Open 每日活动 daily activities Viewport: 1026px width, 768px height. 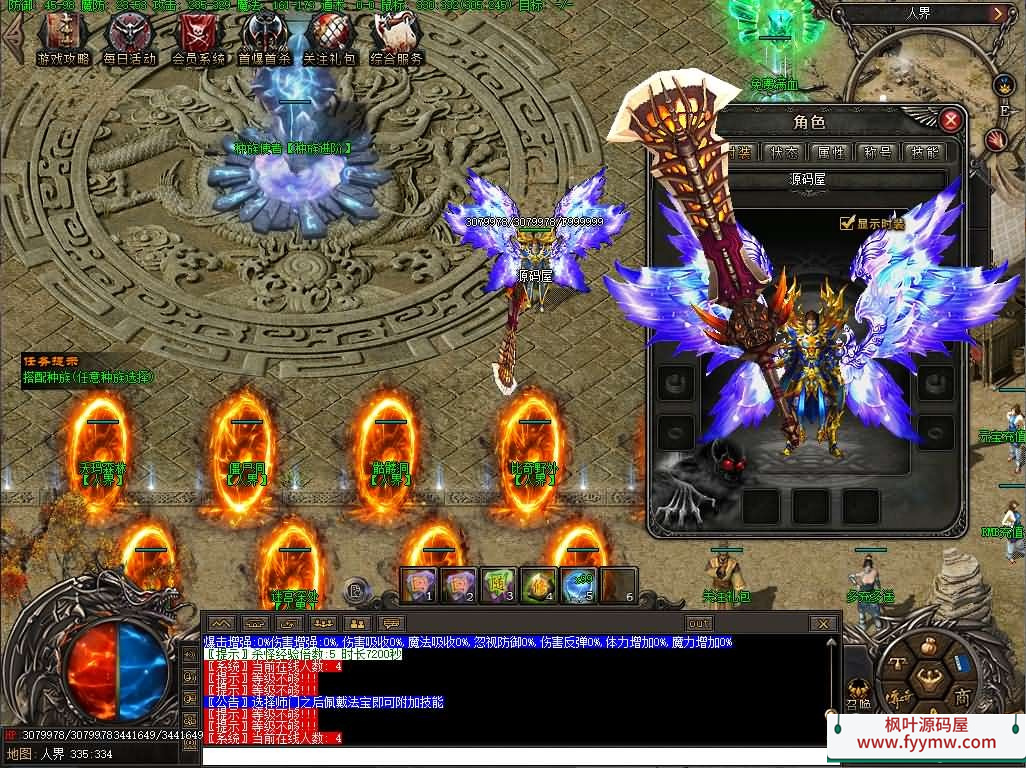130,36
